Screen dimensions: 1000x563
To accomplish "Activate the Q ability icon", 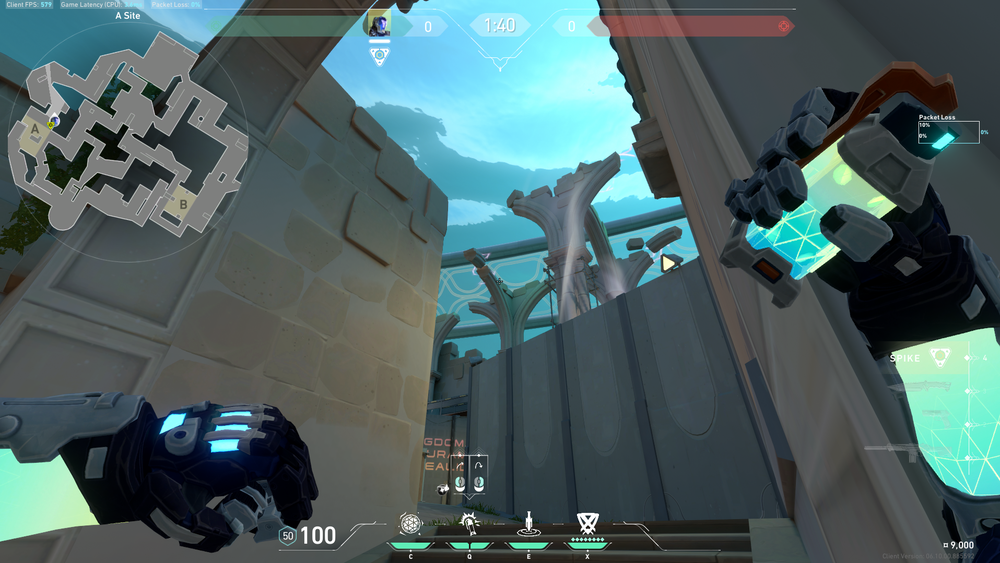I will point(468,522).
